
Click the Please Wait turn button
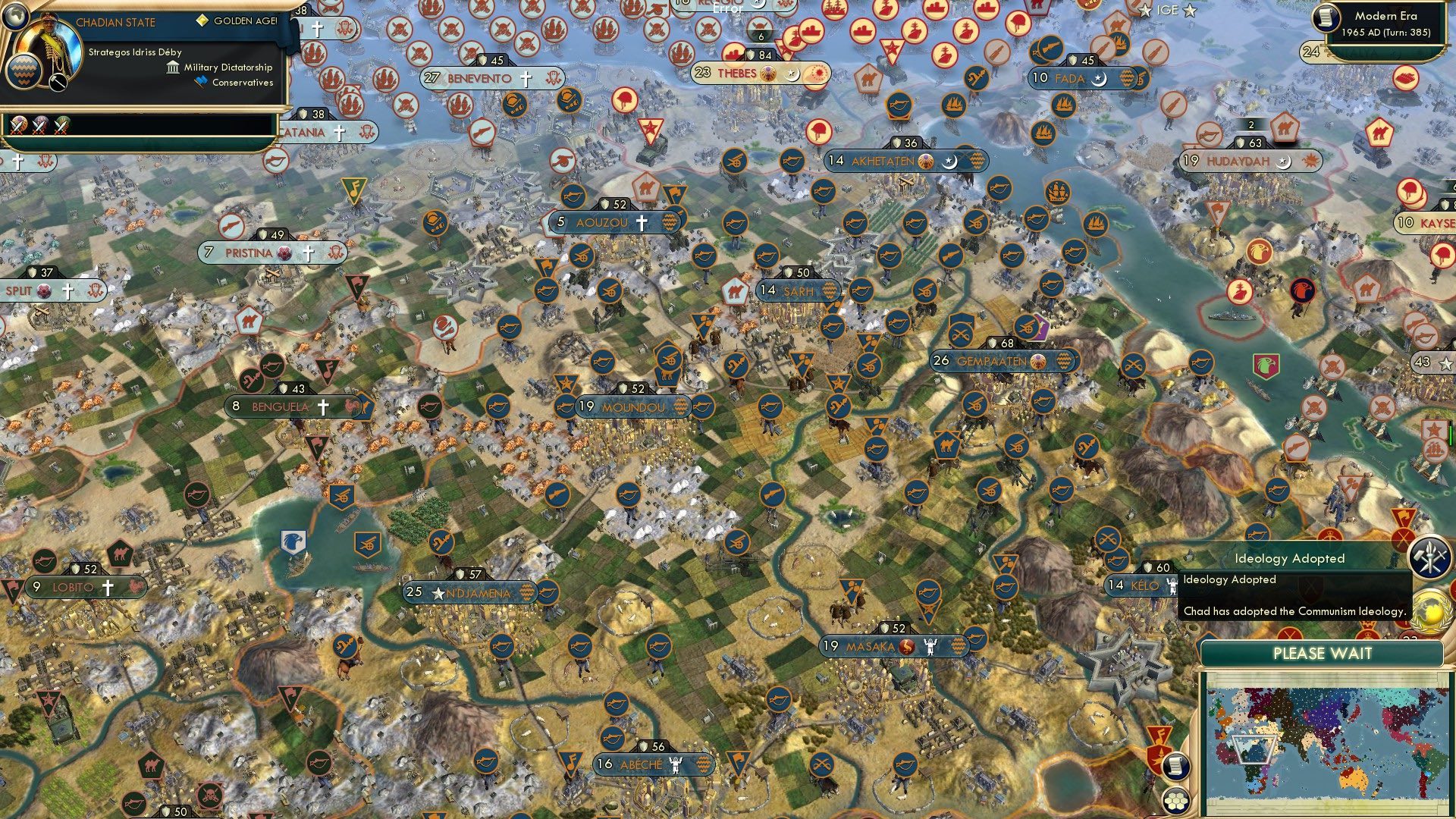[x=1322, y=654]
